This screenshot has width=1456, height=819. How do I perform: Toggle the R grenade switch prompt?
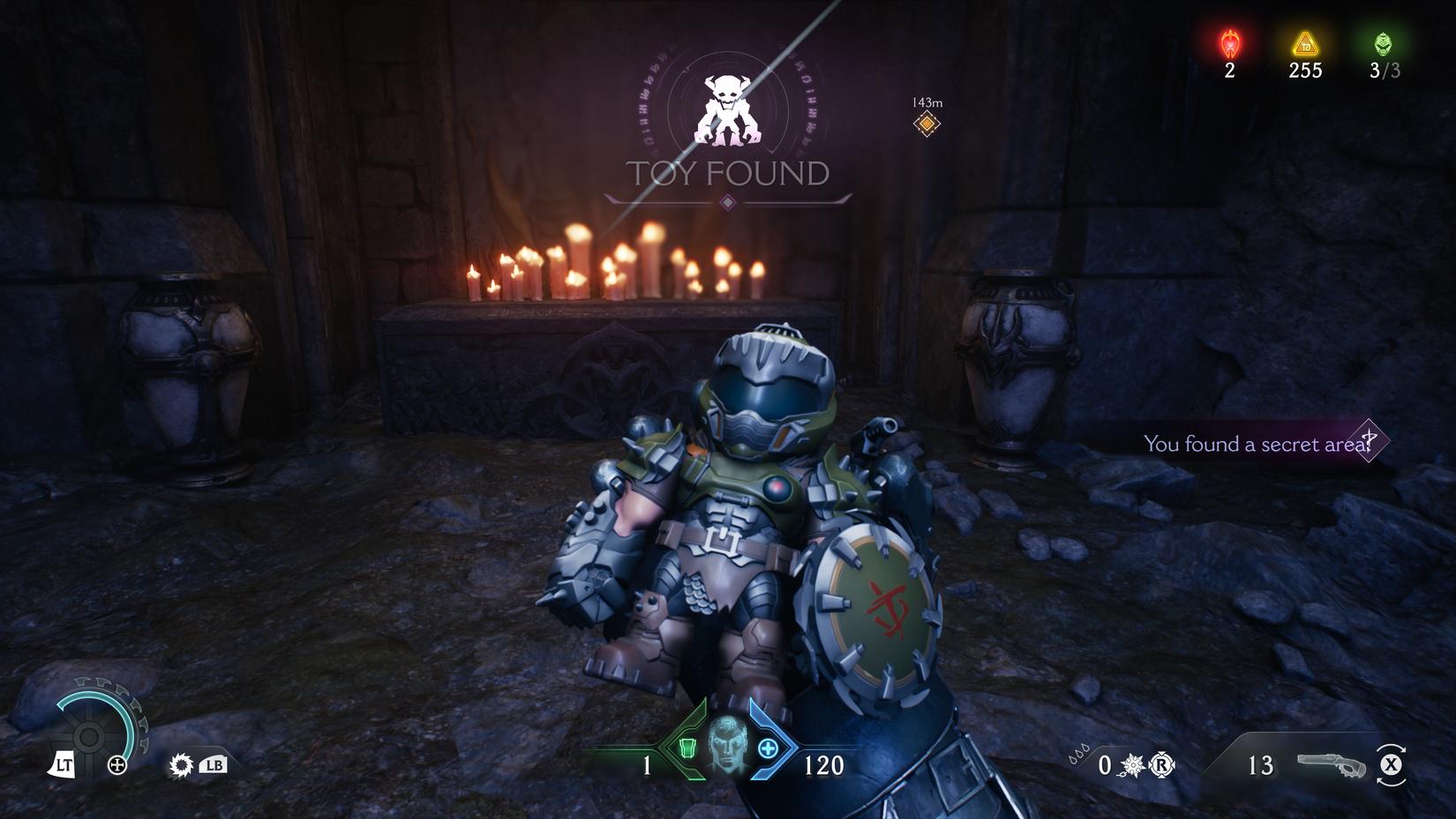click(1163, 765)
